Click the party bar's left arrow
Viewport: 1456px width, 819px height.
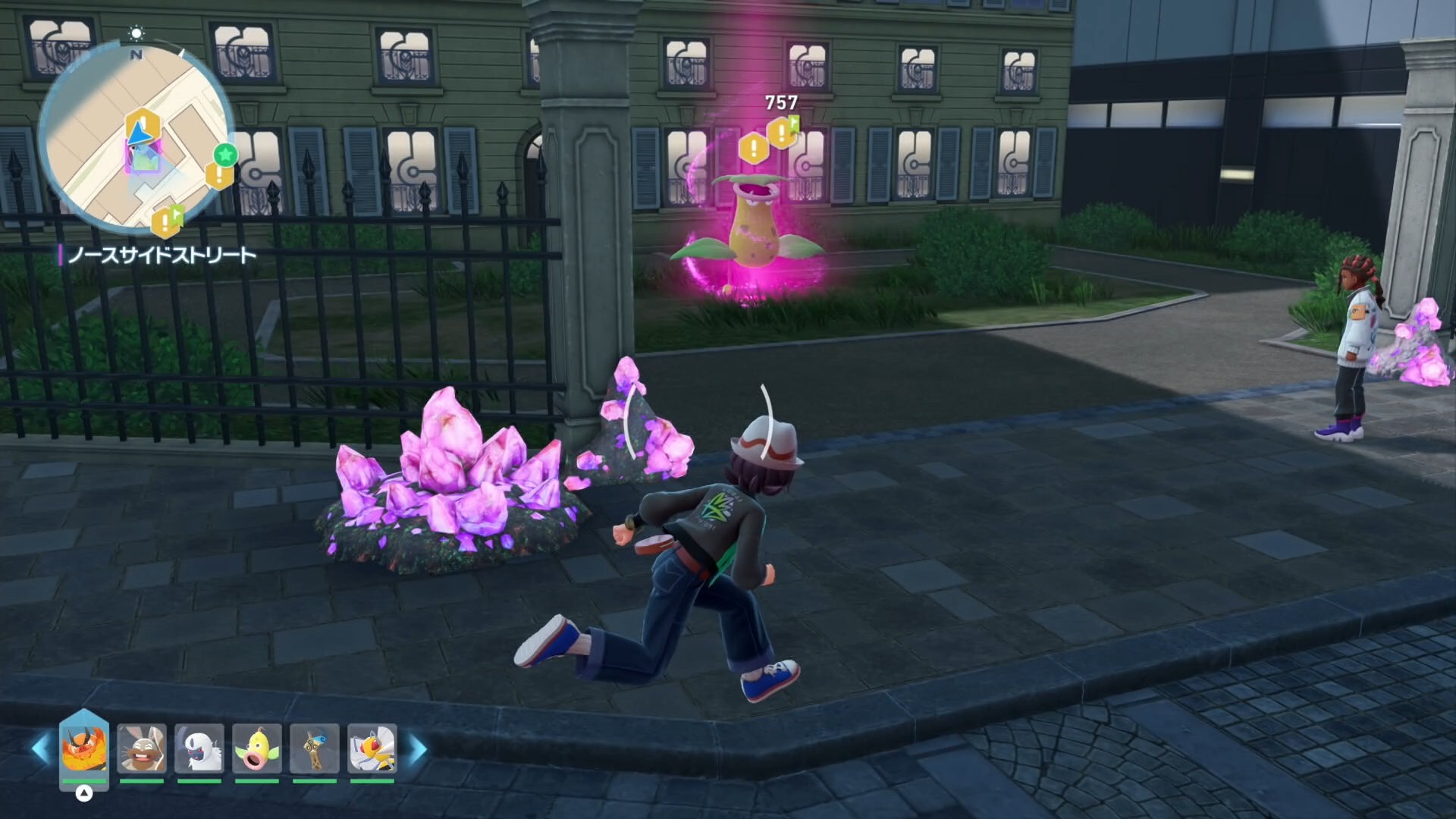coord(41,748)
